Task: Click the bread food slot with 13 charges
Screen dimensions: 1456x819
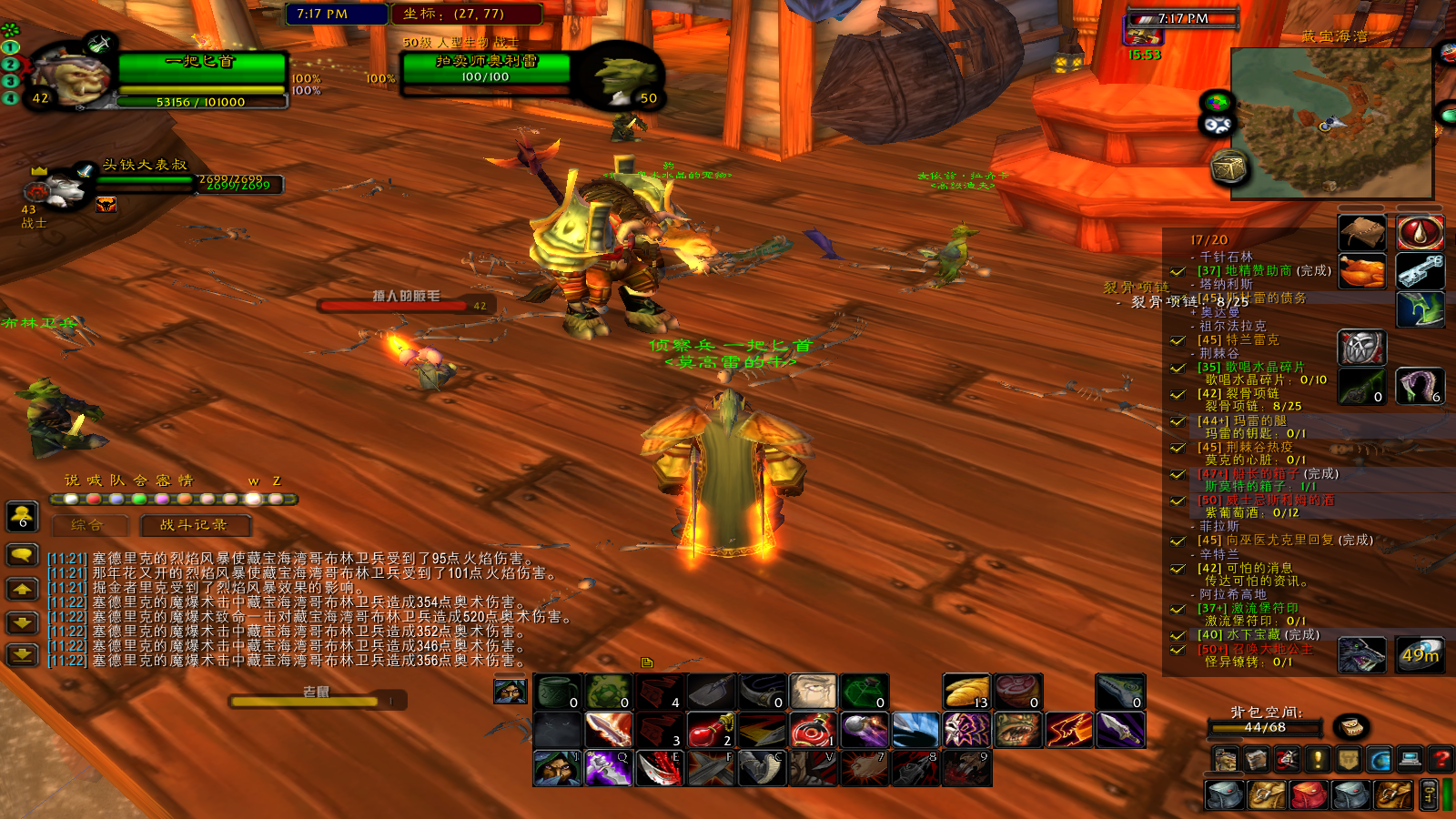Action: 966,693
